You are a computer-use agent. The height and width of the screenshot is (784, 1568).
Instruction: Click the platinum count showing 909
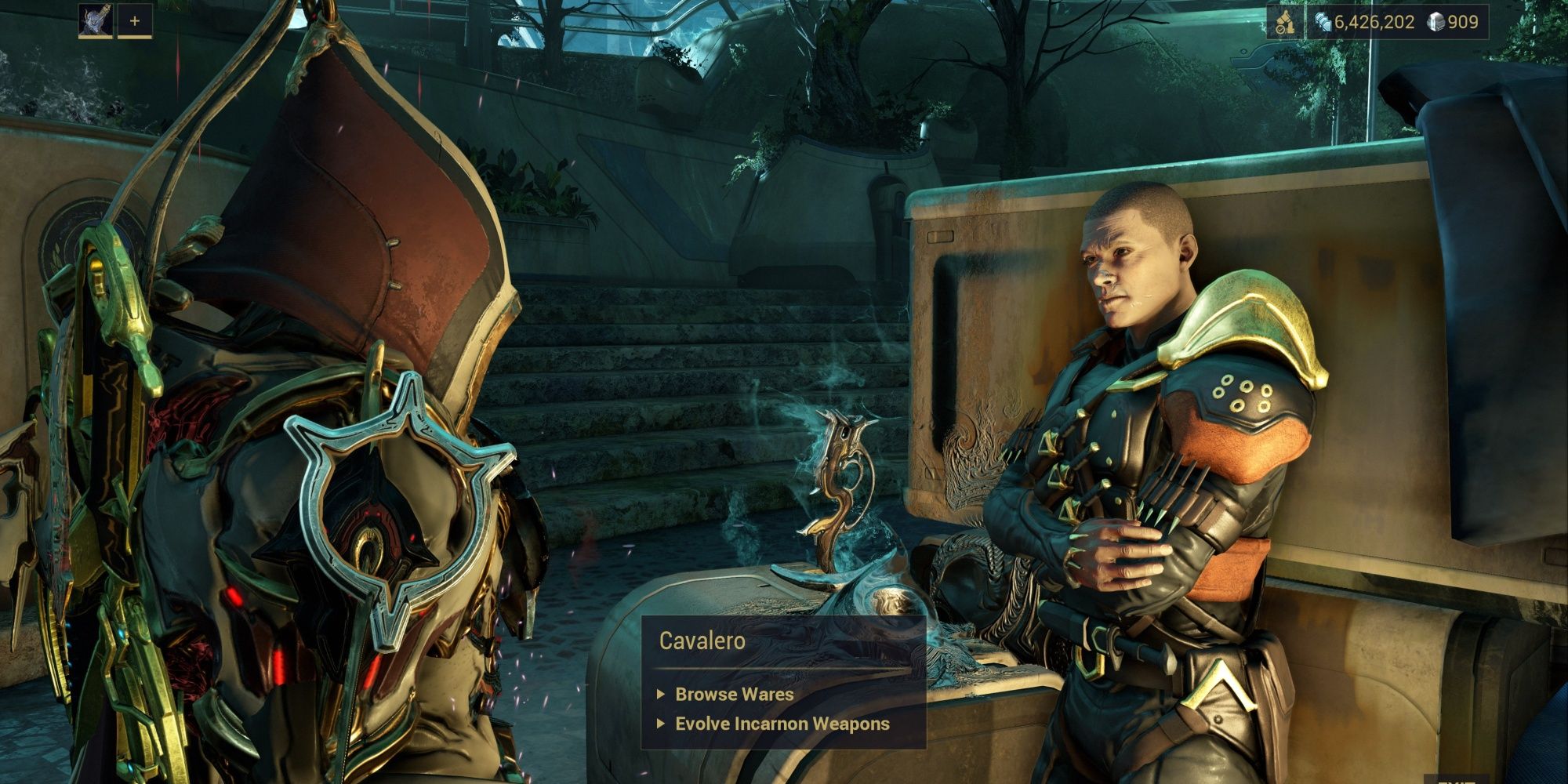tap(1465, 24)
